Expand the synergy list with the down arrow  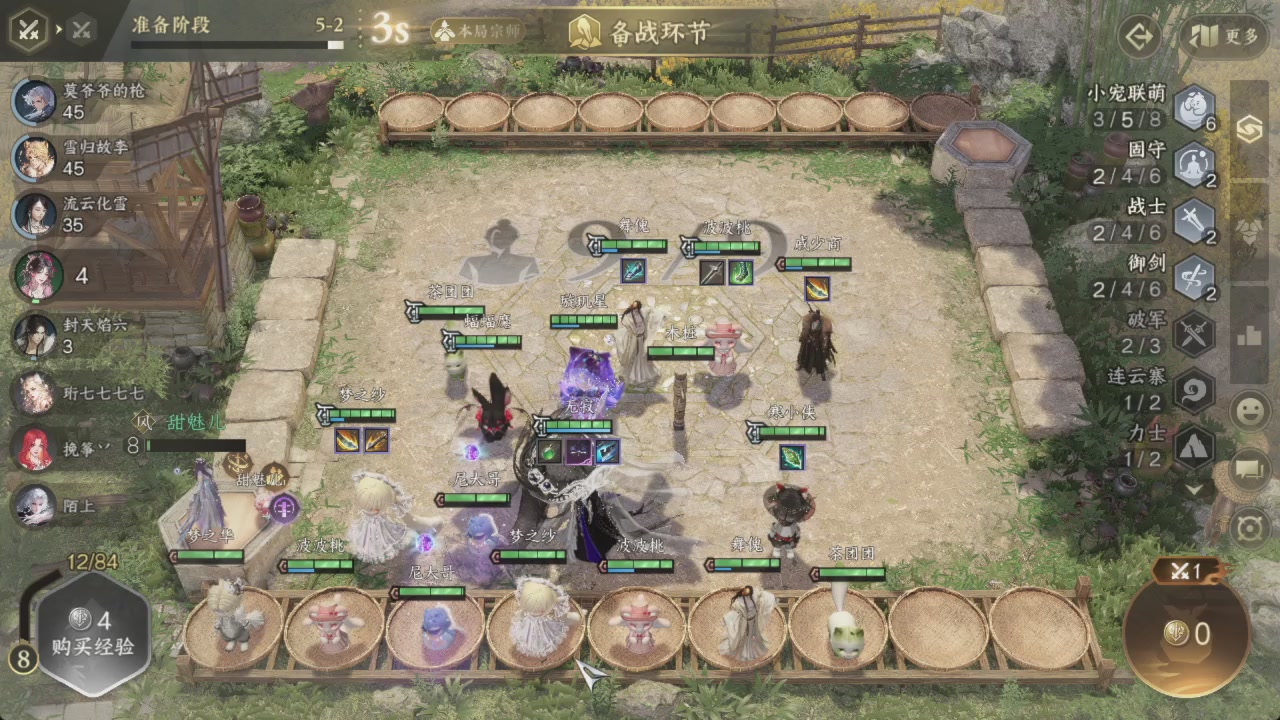pos(1193,490)
